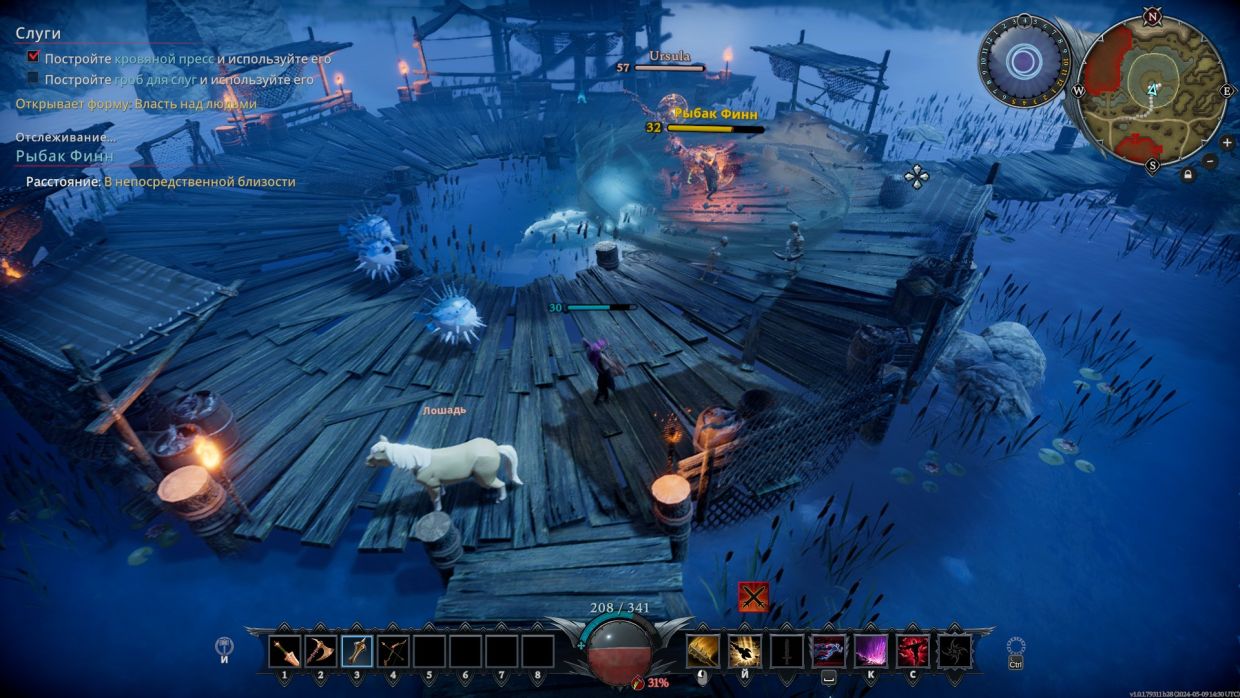Cast the purple spell ability icon

click(870, 651)
